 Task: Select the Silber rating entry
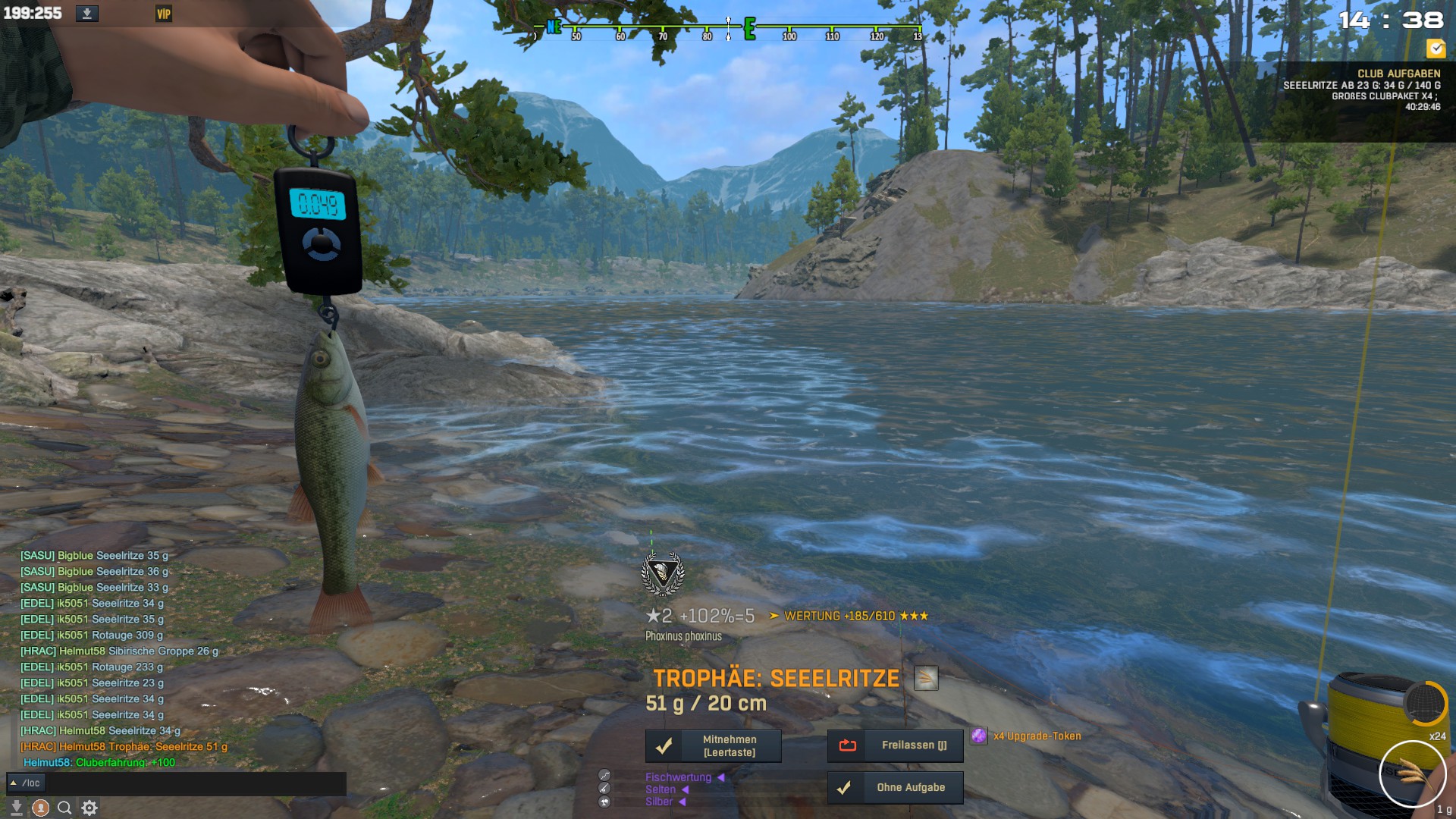659,802
